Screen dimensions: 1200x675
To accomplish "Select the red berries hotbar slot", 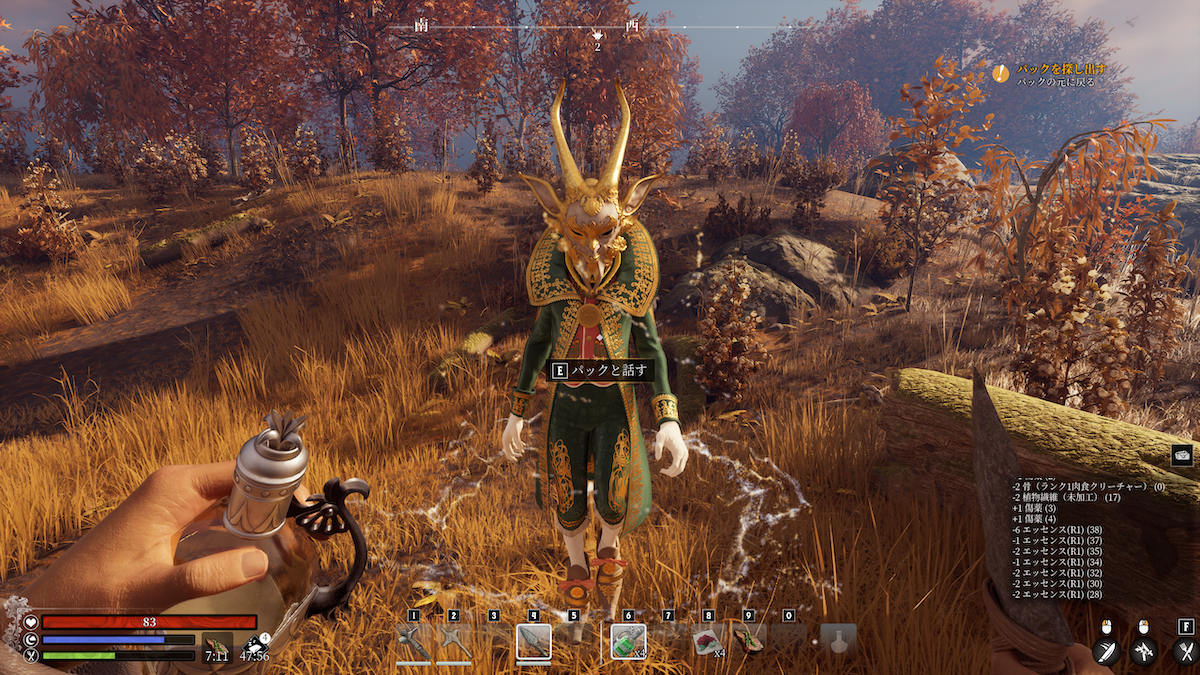I will coord(709,641).
